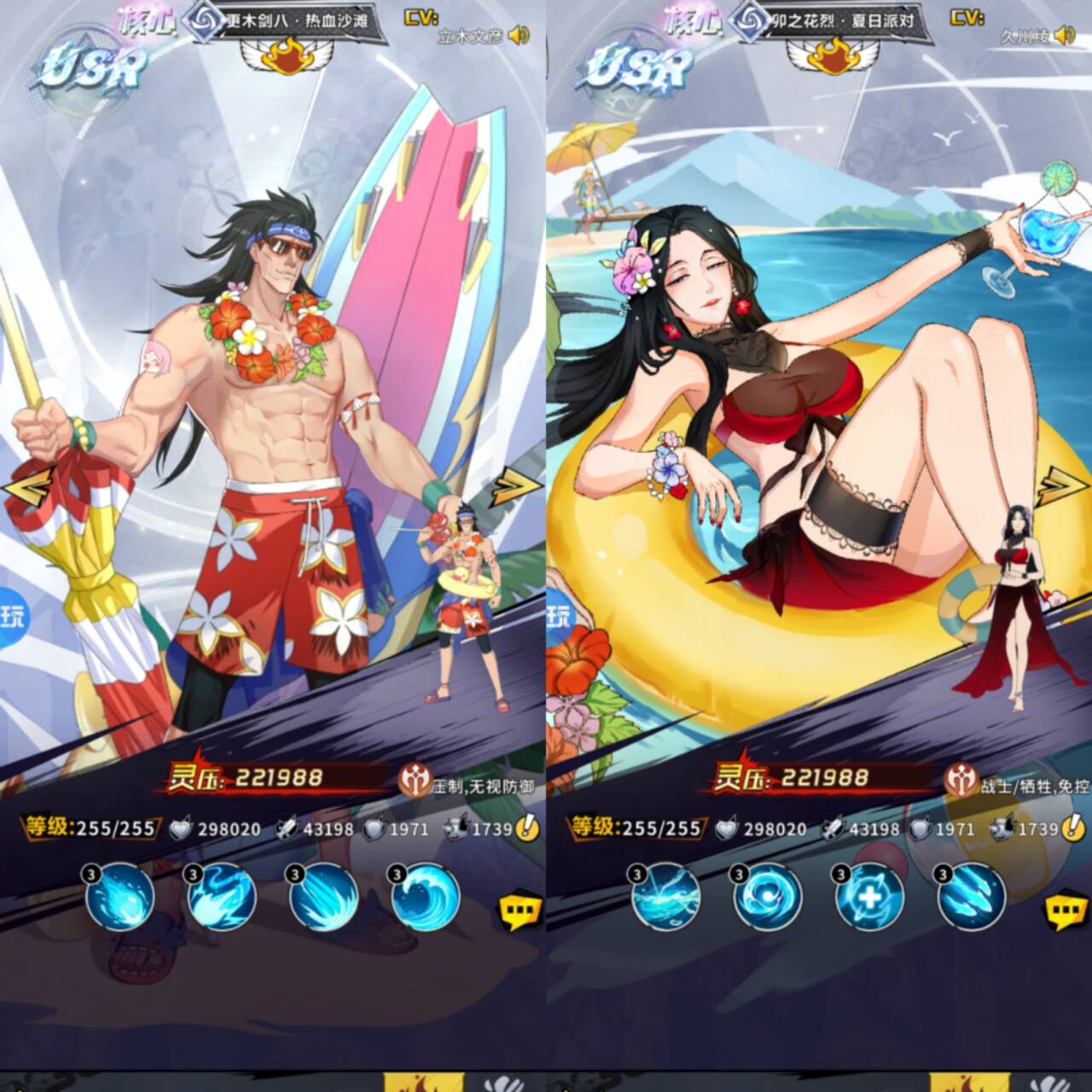Screen dimensions: 1092x1092
Task: Open the yellow chat bubble in Kenpachi's panel
Action: coord(520,912)
